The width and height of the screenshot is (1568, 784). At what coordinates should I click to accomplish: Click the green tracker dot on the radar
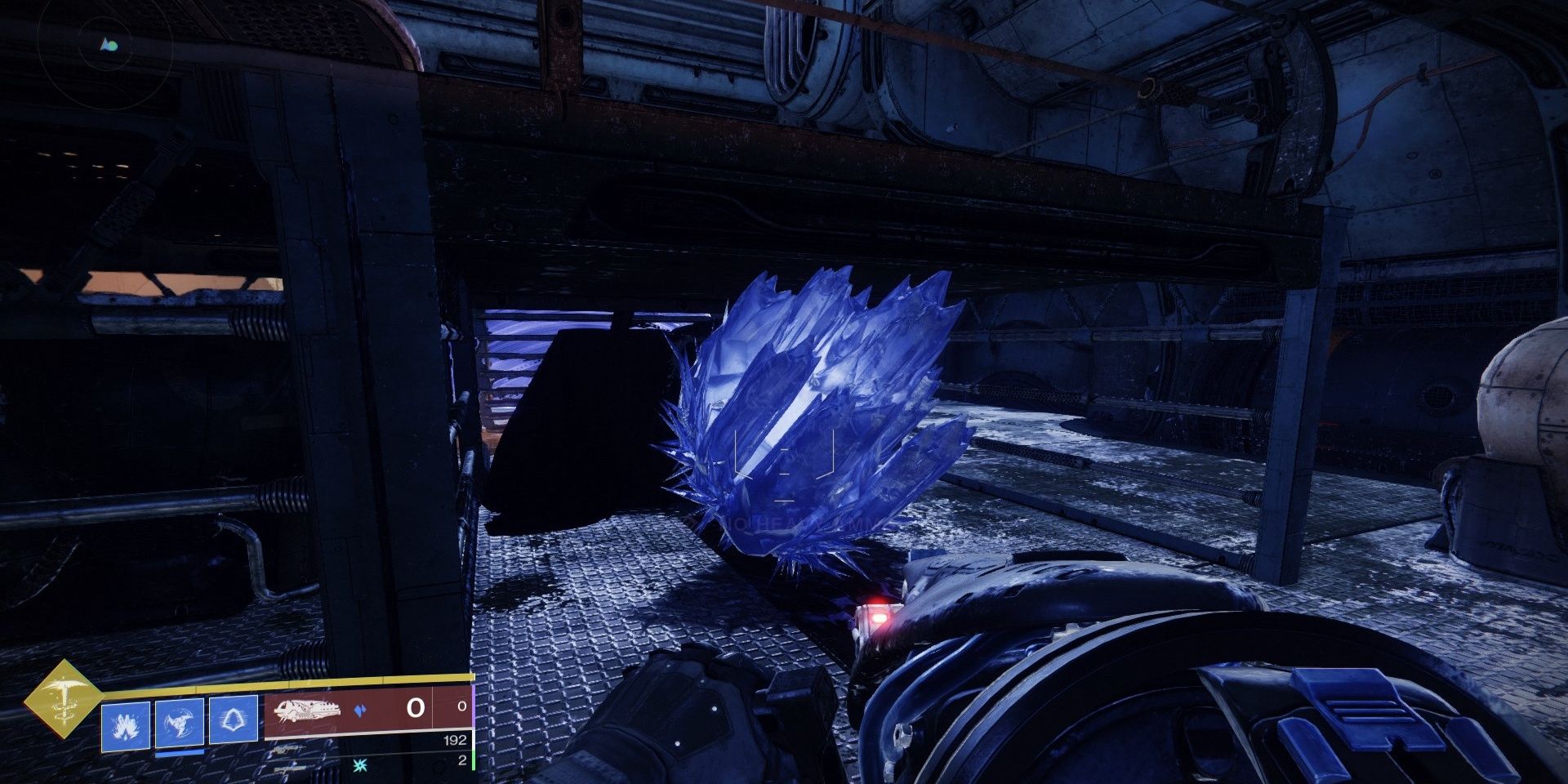[x=113, y=46]
